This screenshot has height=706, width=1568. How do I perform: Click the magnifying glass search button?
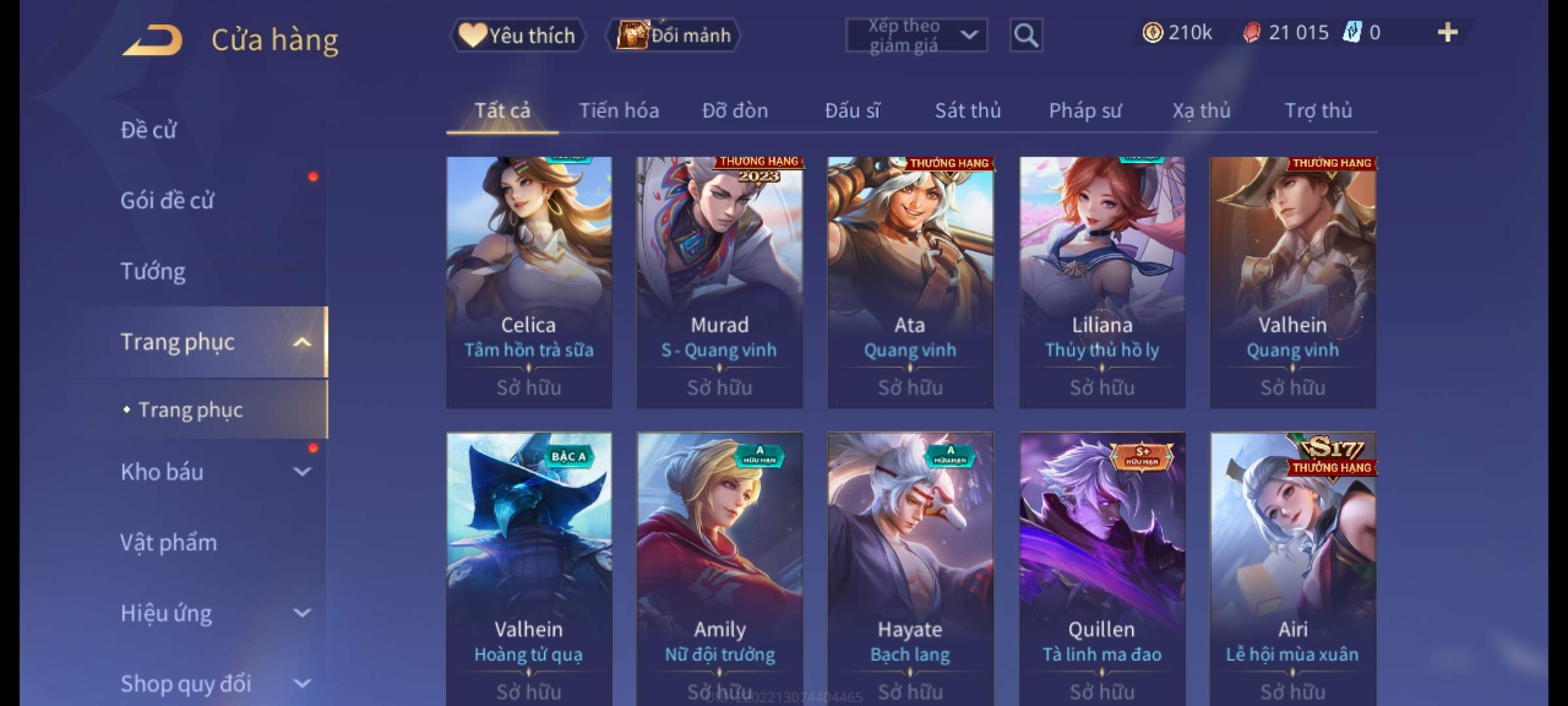(x=1026, y=35)
